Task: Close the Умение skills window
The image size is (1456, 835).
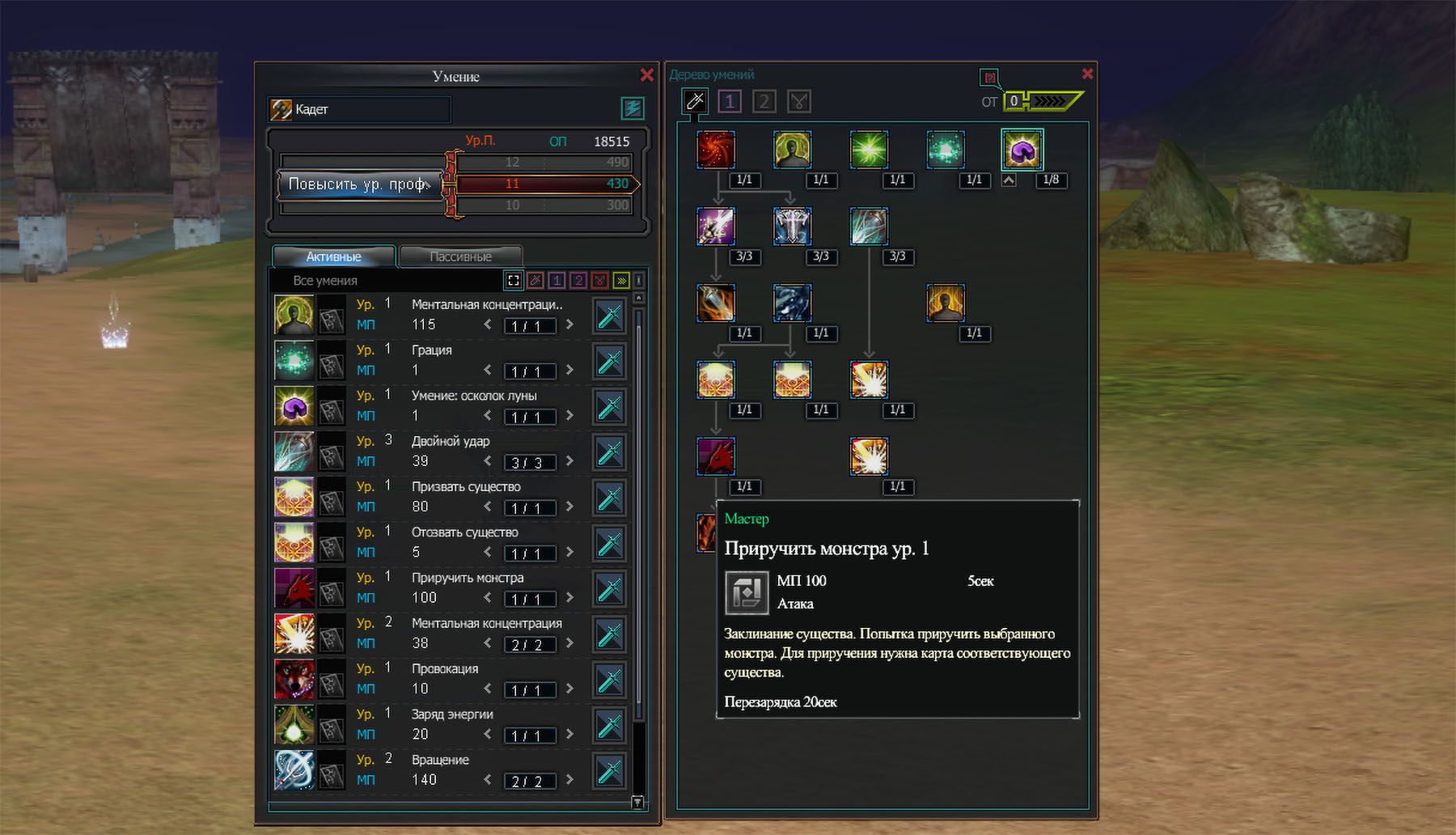Action: click(646, 75)
